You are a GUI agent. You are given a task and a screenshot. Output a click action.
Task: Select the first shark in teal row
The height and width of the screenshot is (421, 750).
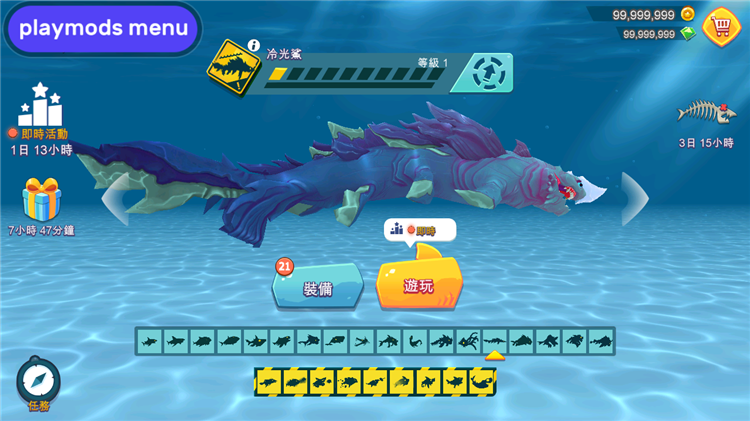point(149,342)
